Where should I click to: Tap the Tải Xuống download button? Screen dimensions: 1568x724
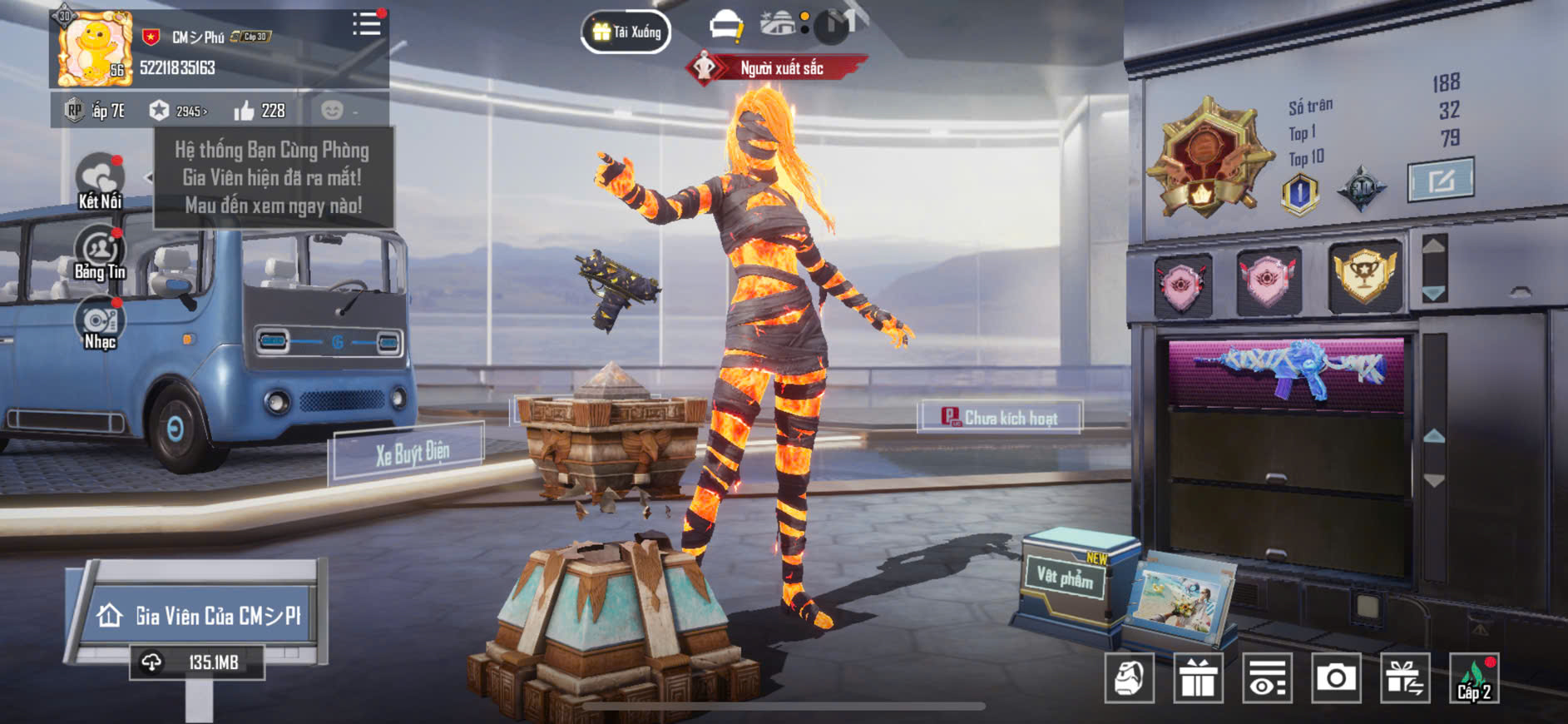coord(626,32)
